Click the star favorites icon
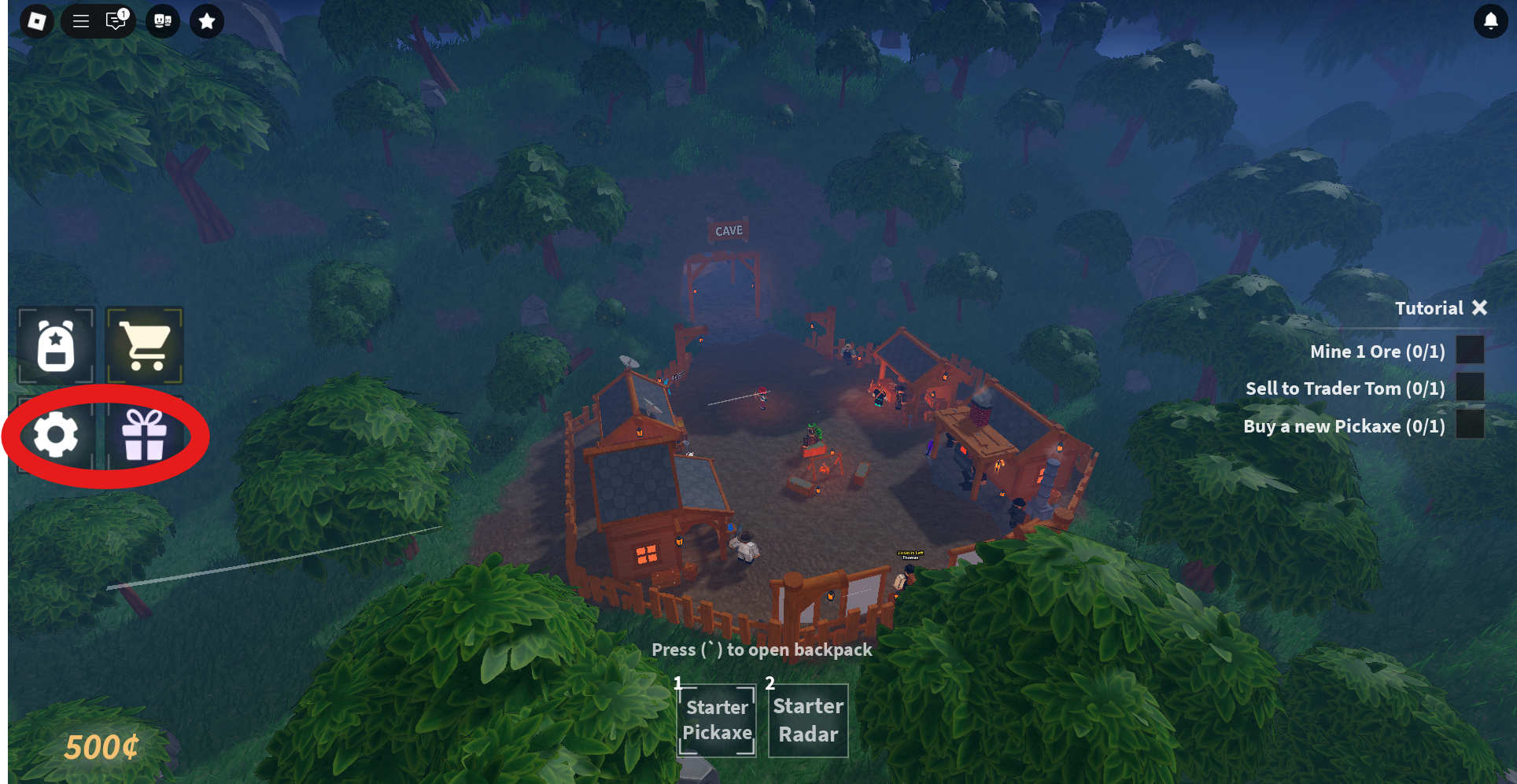This screenshot has height=784, width=1517. [206, 21]
